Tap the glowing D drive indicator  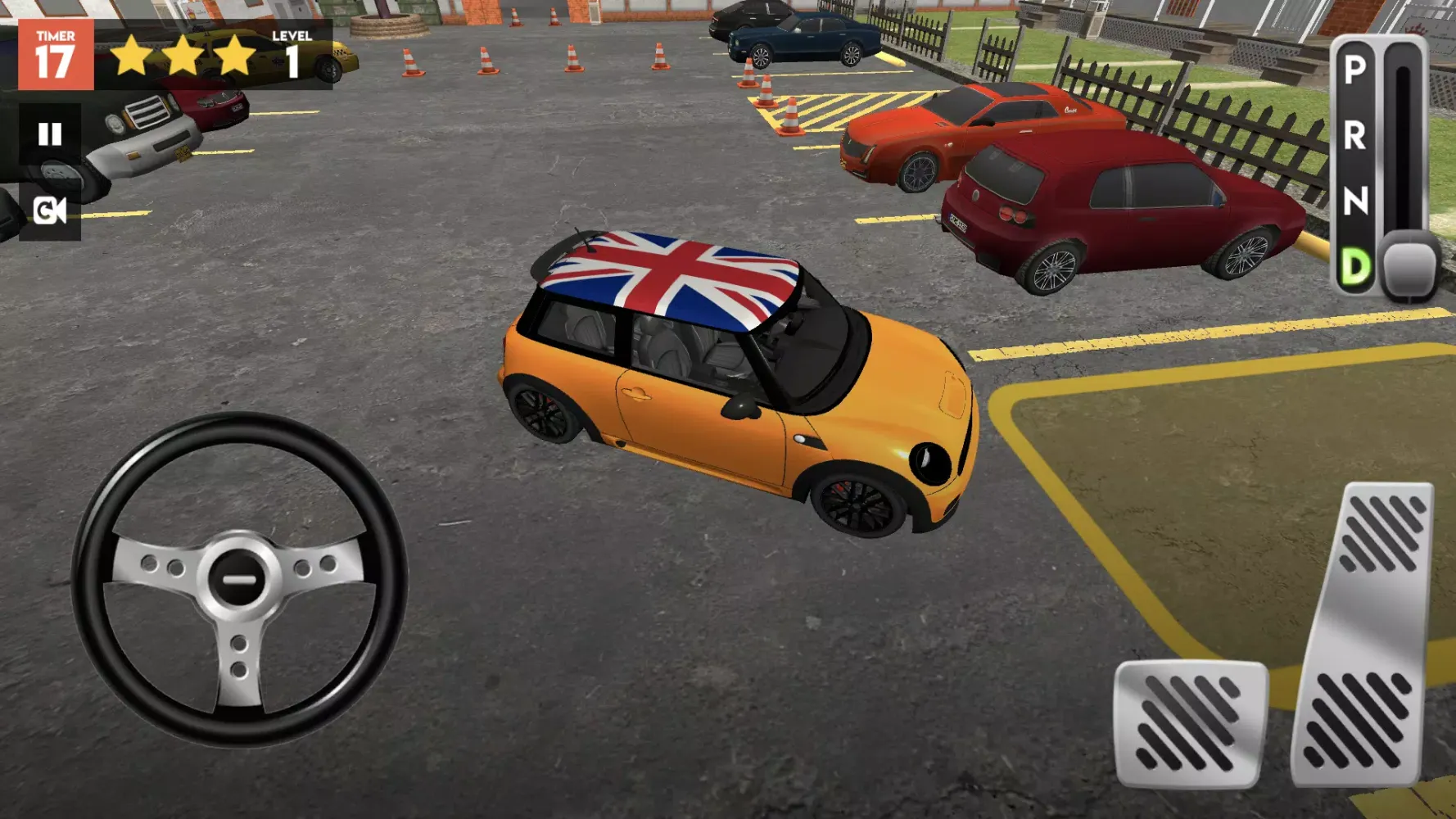[1355, 264]
